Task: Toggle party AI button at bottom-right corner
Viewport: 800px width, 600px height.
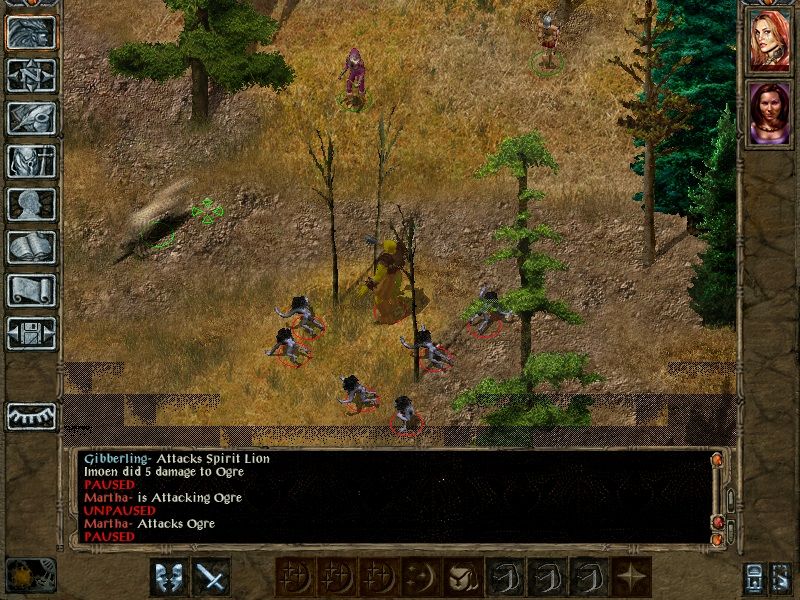Action: 783,577
